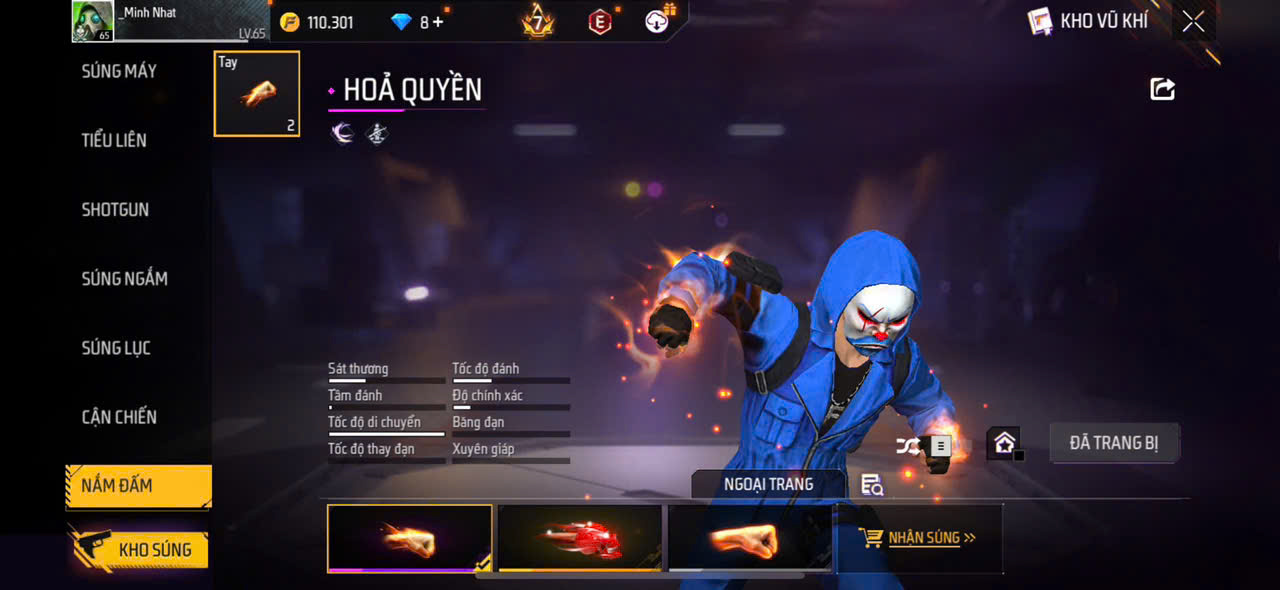This screenshot has height=590, width=1280.
Task: Choose the red fist skin thumbnail
Action: pyautogui.click(x=580, y=538)
